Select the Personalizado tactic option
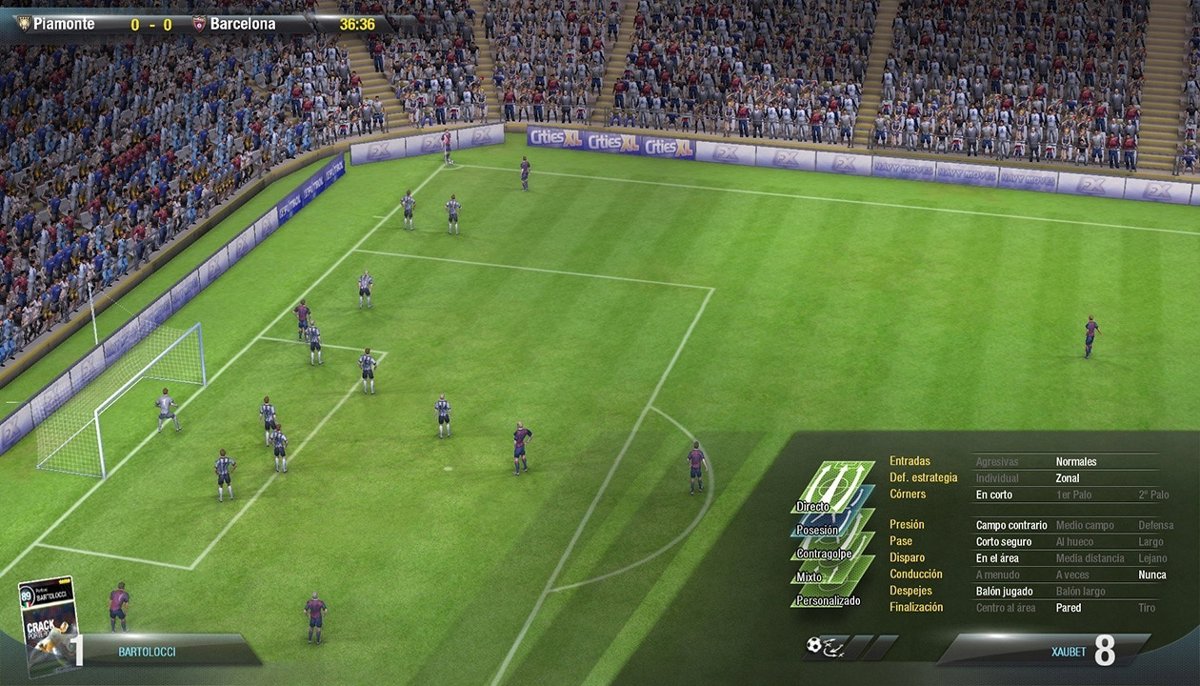1200x686 pixels. pyautogui.click(x=828, y=600)
